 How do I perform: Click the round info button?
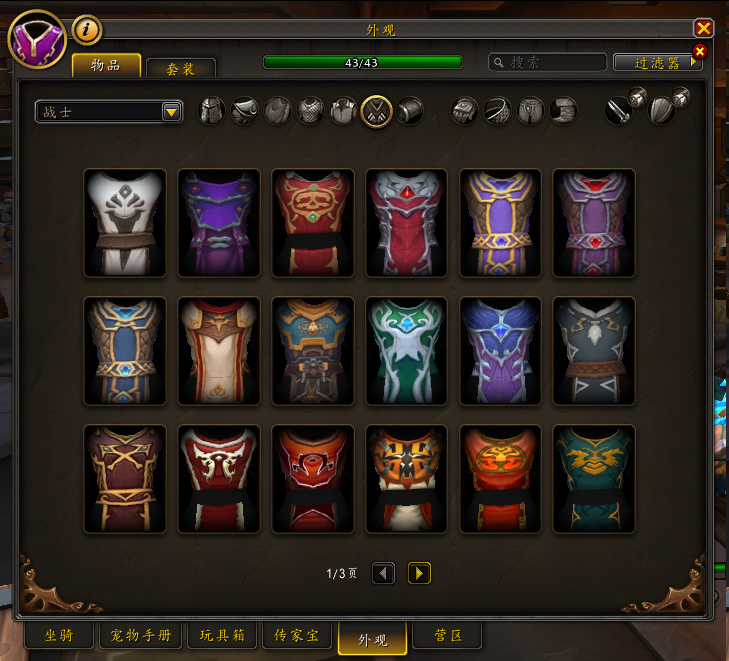tap(87, 30)
